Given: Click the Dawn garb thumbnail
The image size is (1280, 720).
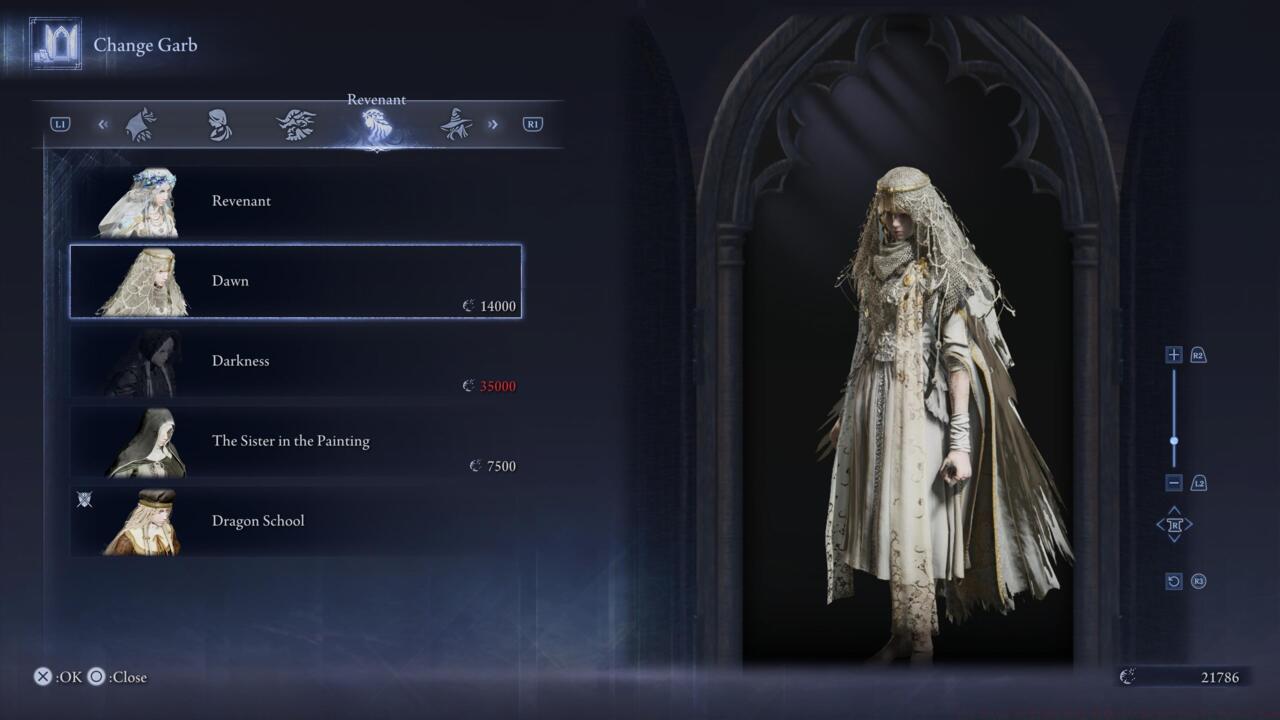Looking at the screenshot, I should point(142,282).
